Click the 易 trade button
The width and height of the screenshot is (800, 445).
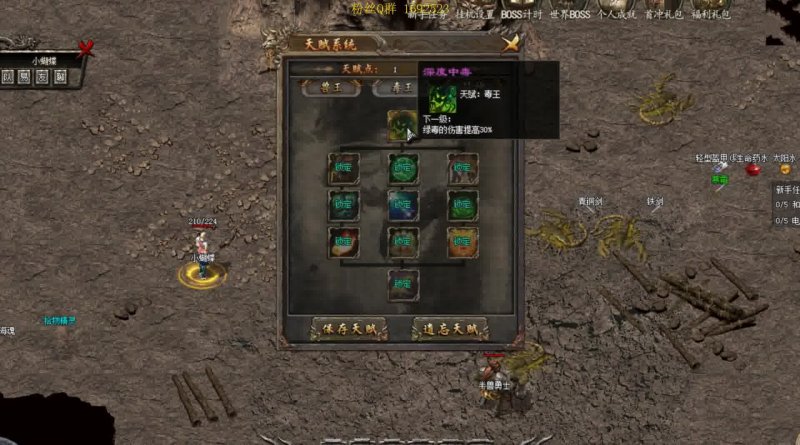pos(26,77)
